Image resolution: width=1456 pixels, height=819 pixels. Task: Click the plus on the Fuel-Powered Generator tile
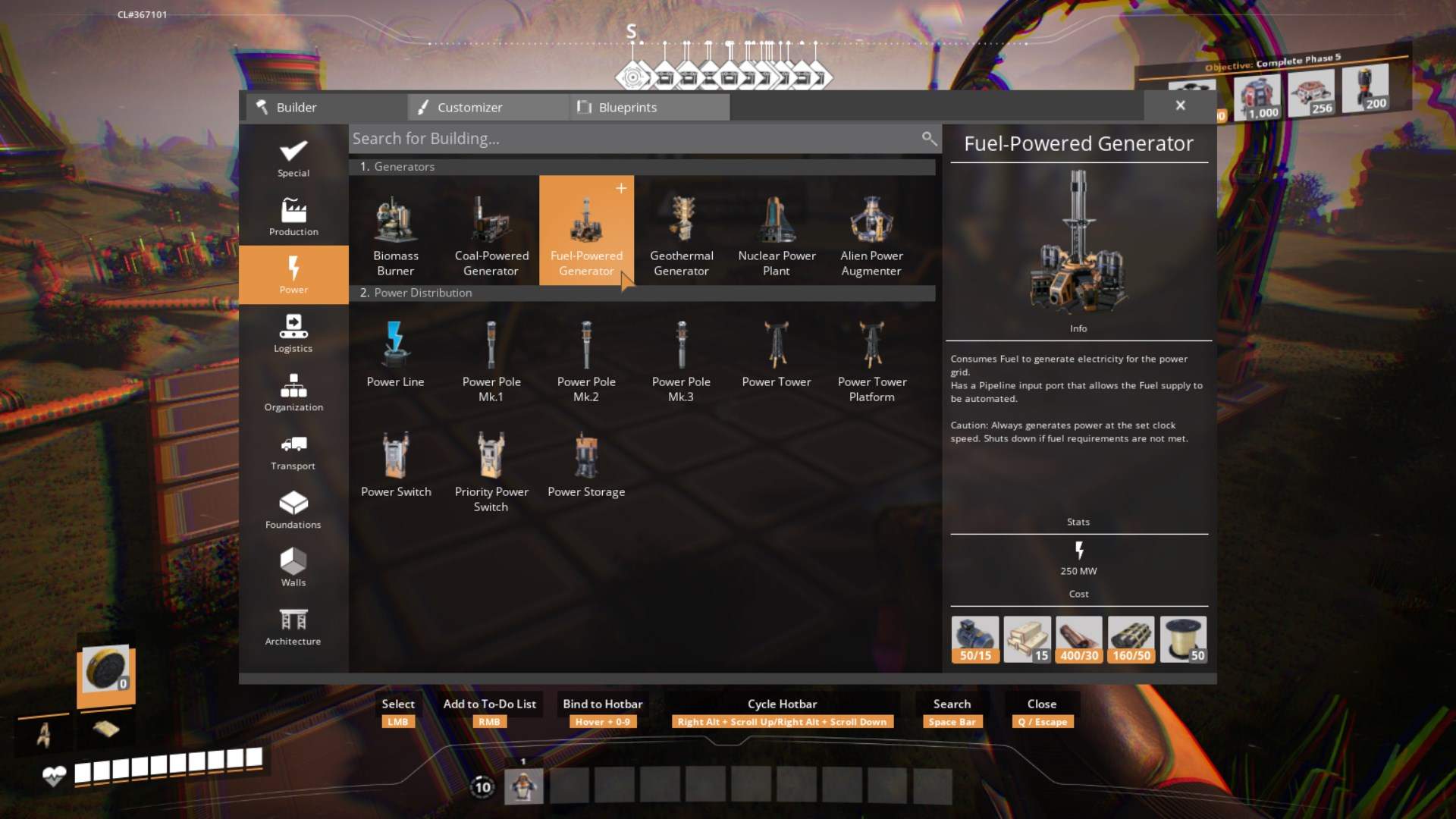(621, 189)
